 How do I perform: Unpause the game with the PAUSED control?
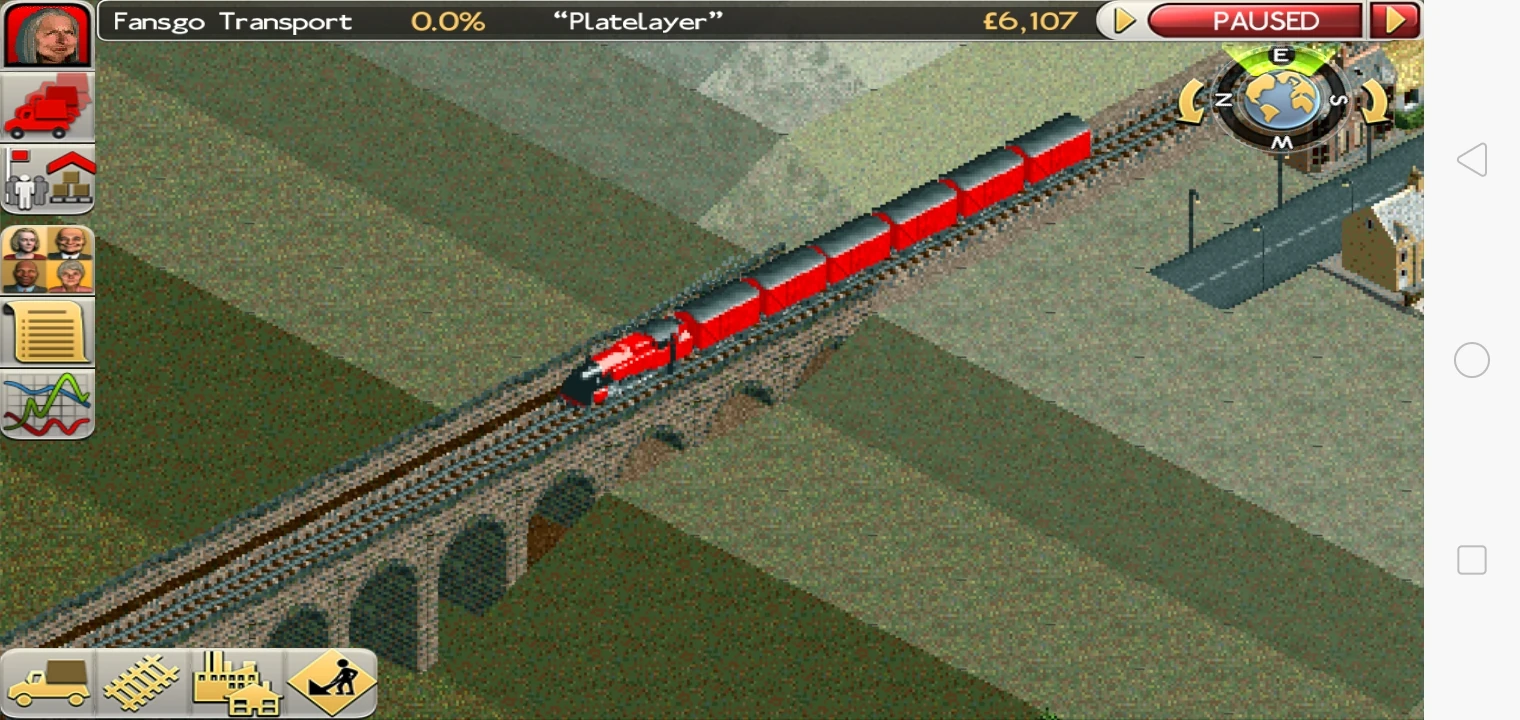[1256, 20]
